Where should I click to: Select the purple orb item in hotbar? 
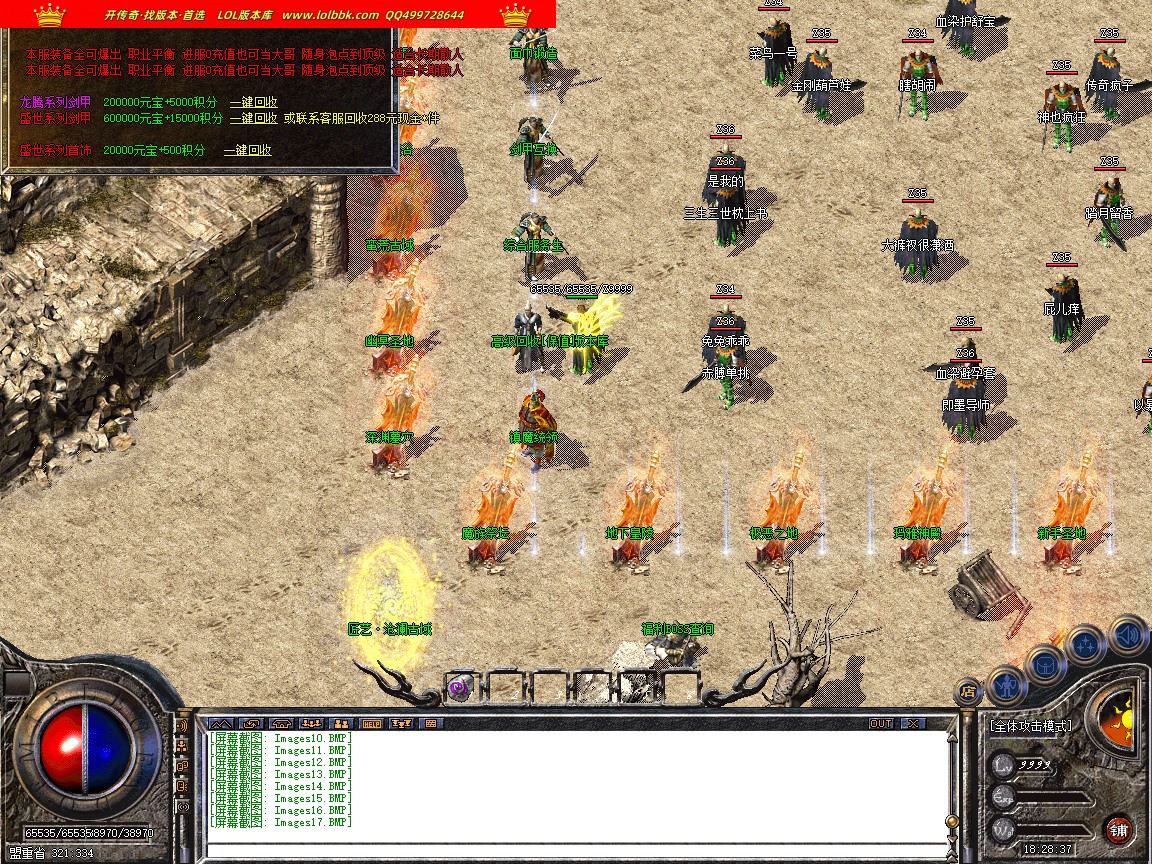click(459, 688)
